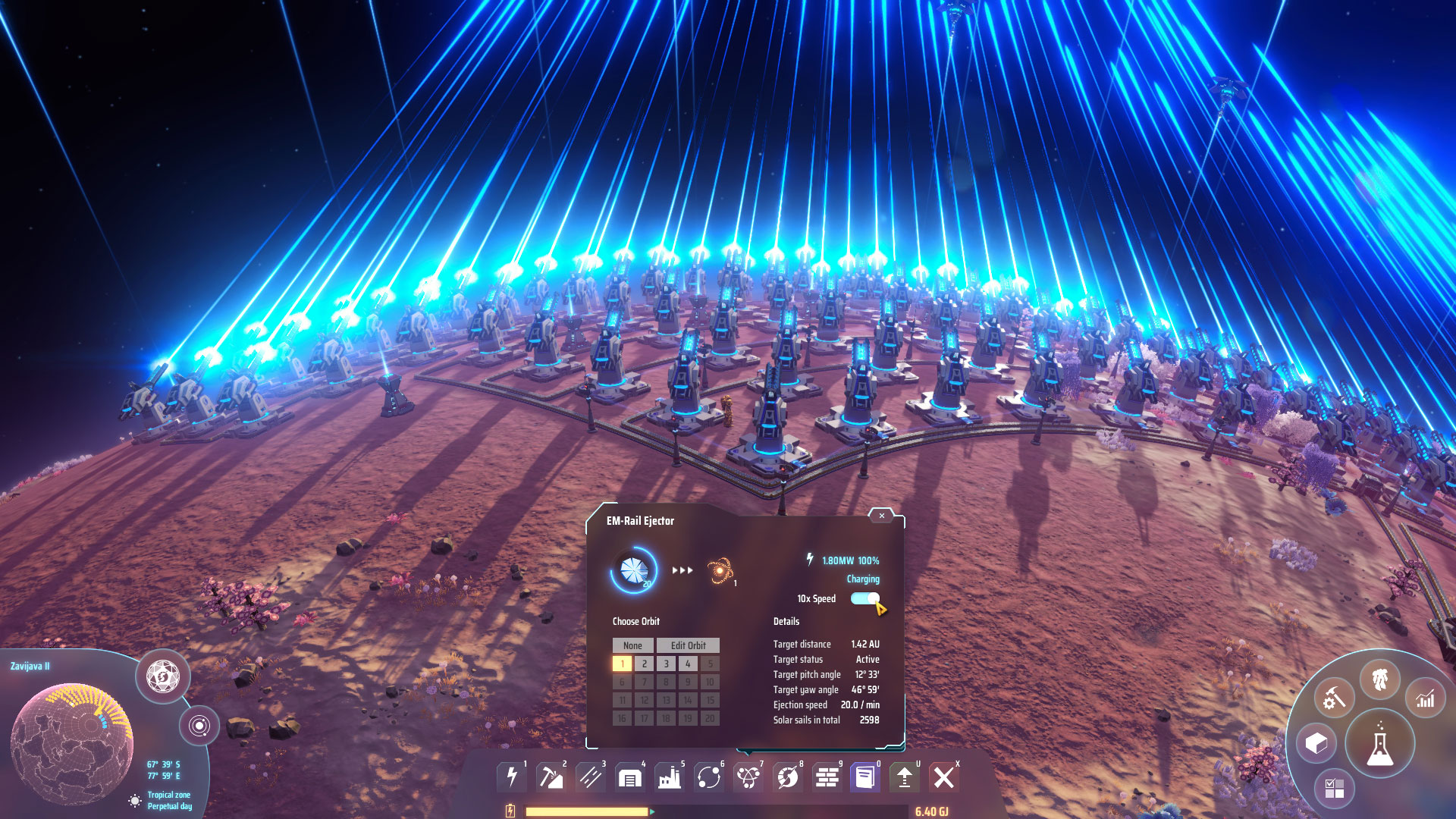Close the EM-Rail Ejector panel
1456x819 pixels.
click(x=881, y=516)
